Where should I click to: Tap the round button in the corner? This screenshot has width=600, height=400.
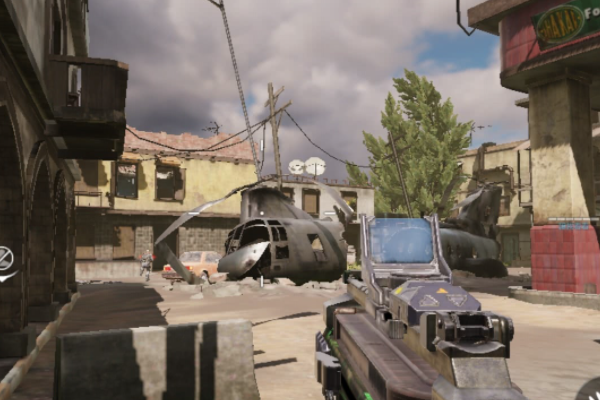click(591, 391)
